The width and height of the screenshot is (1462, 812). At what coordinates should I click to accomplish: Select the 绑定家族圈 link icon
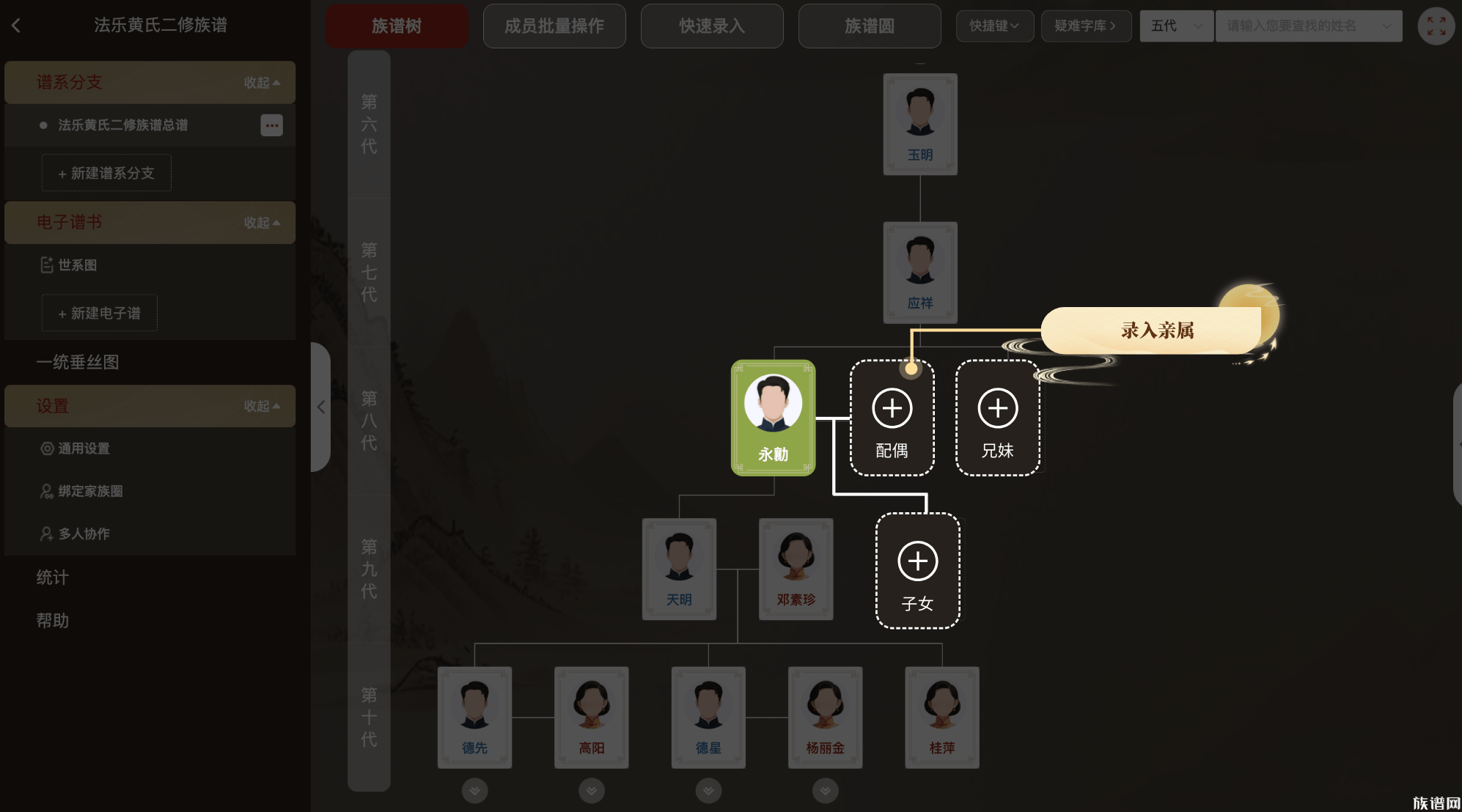(46, 491)
